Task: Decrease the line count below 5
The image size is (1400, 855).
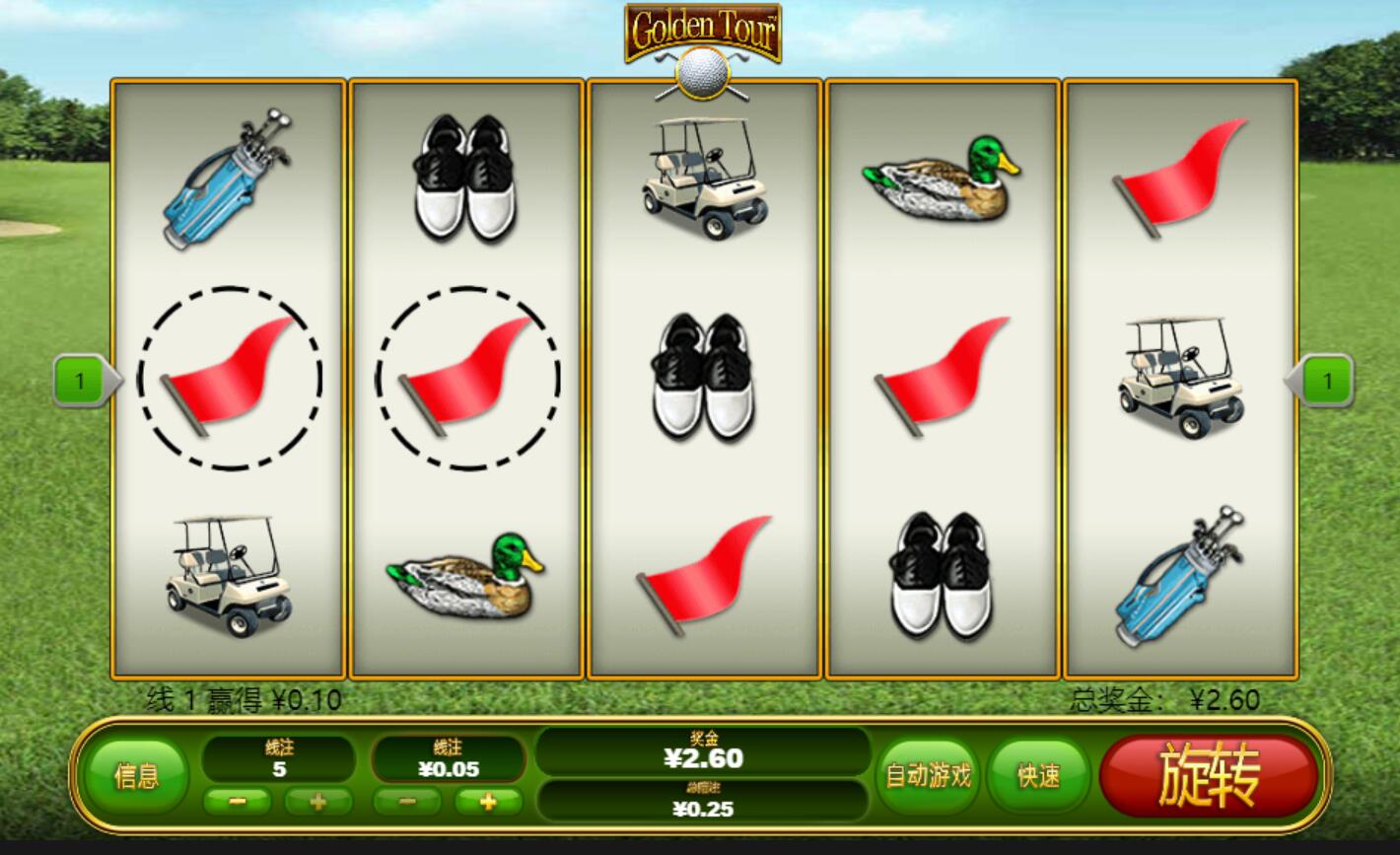Action: [237, 802]
